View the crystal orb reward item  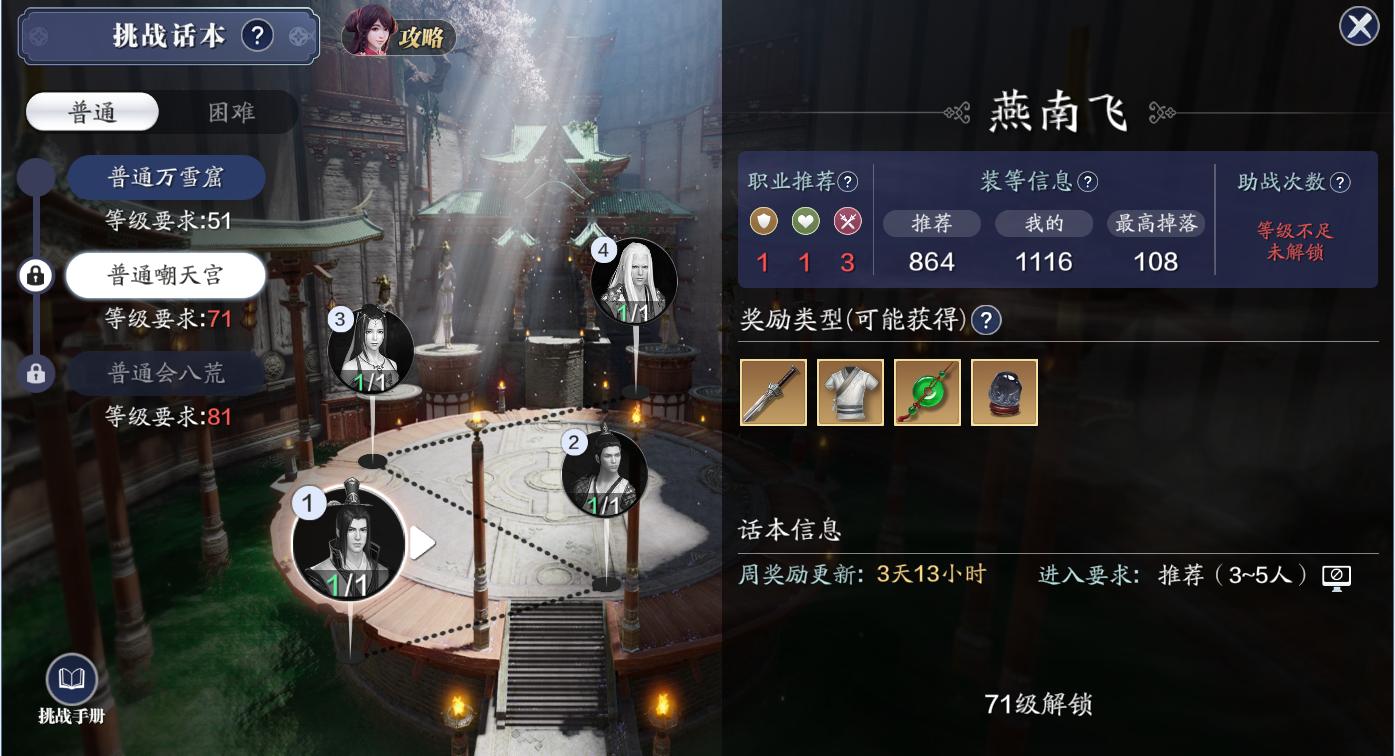1003,391
